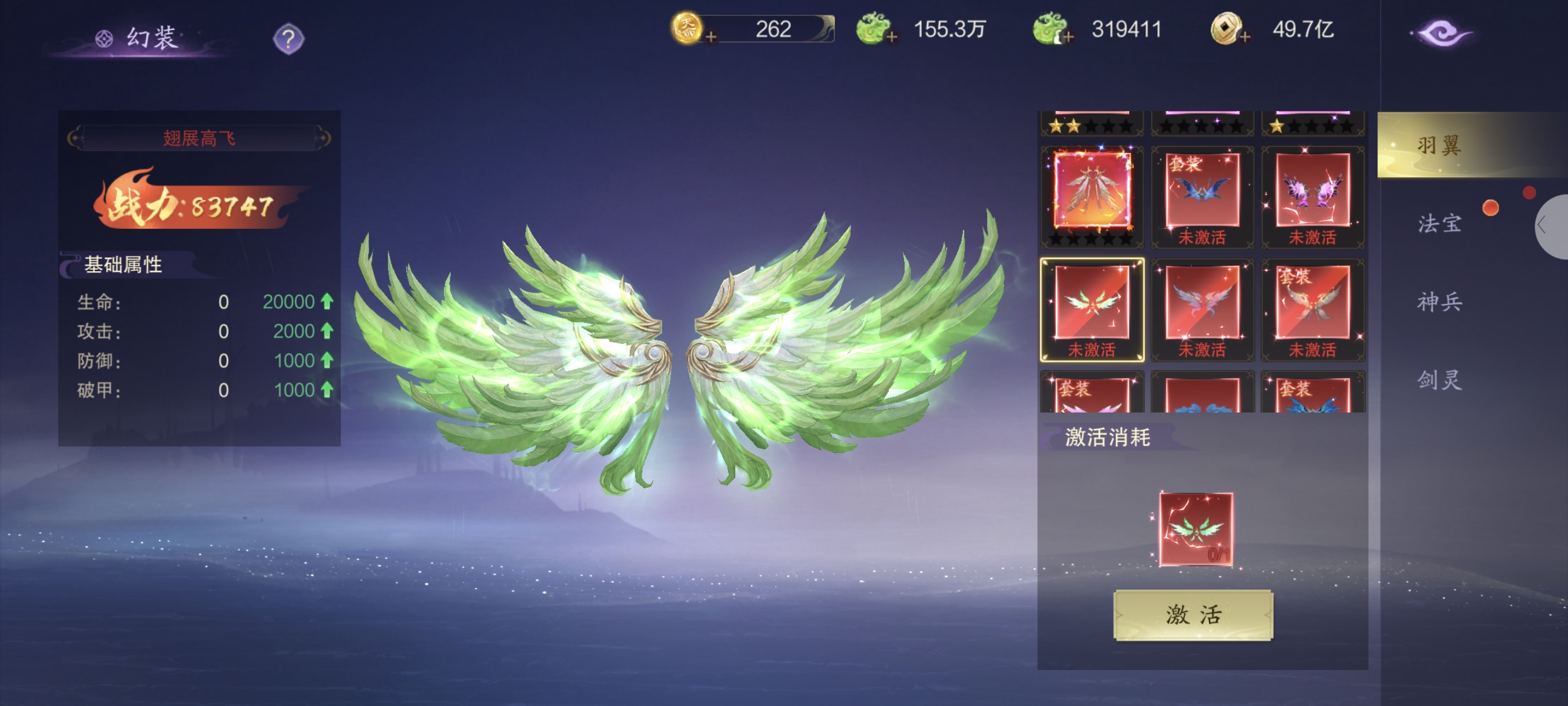
Task: Choose the green wings tile with gold frame
Action: 1092,308
